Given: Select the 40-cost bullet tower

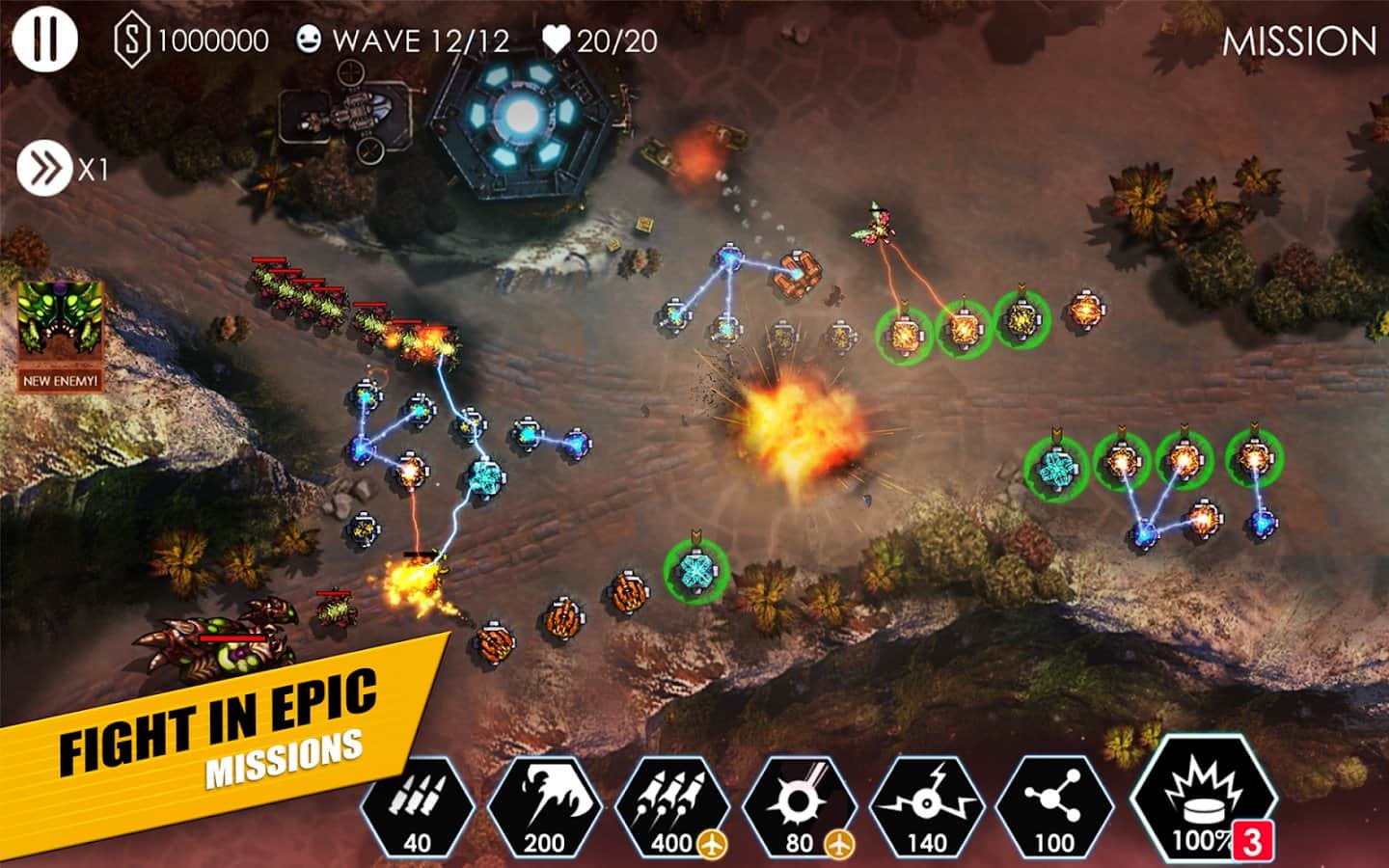Looking at the screenshot, I should [x=418, y=808].
